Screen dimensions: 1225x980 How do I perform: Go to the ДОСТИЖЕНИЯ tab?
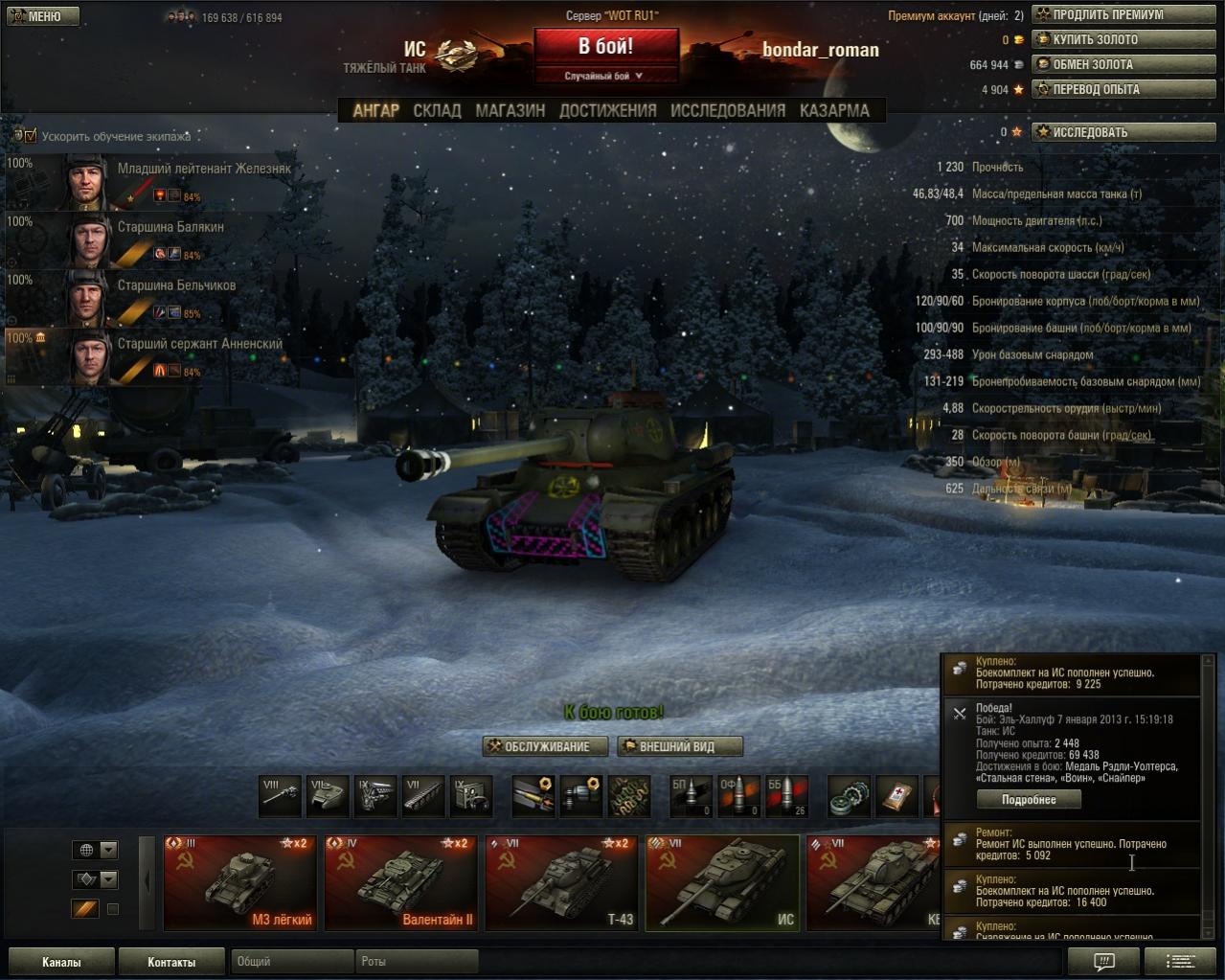pyautogui.click(x=607, y=111)
